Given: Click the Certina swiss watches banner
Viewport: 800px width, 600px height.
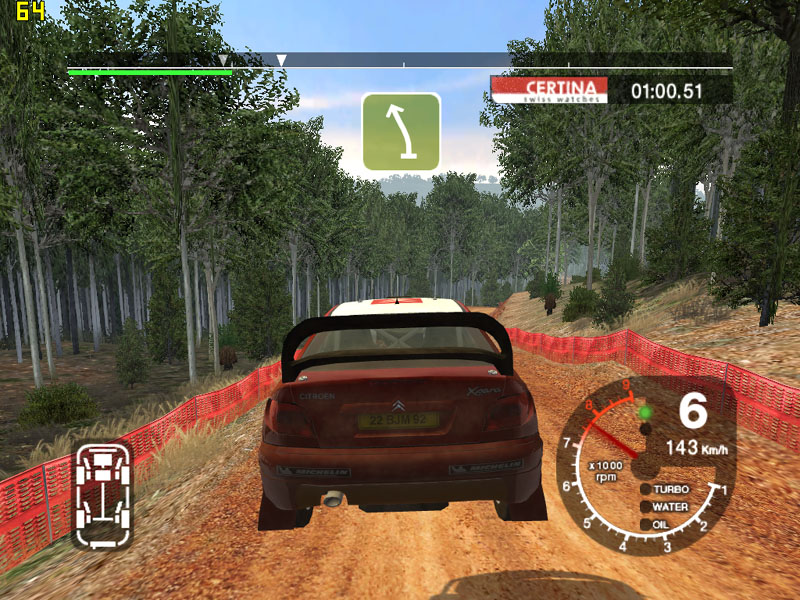Looking at the screenshot, I should pos(549,90).
